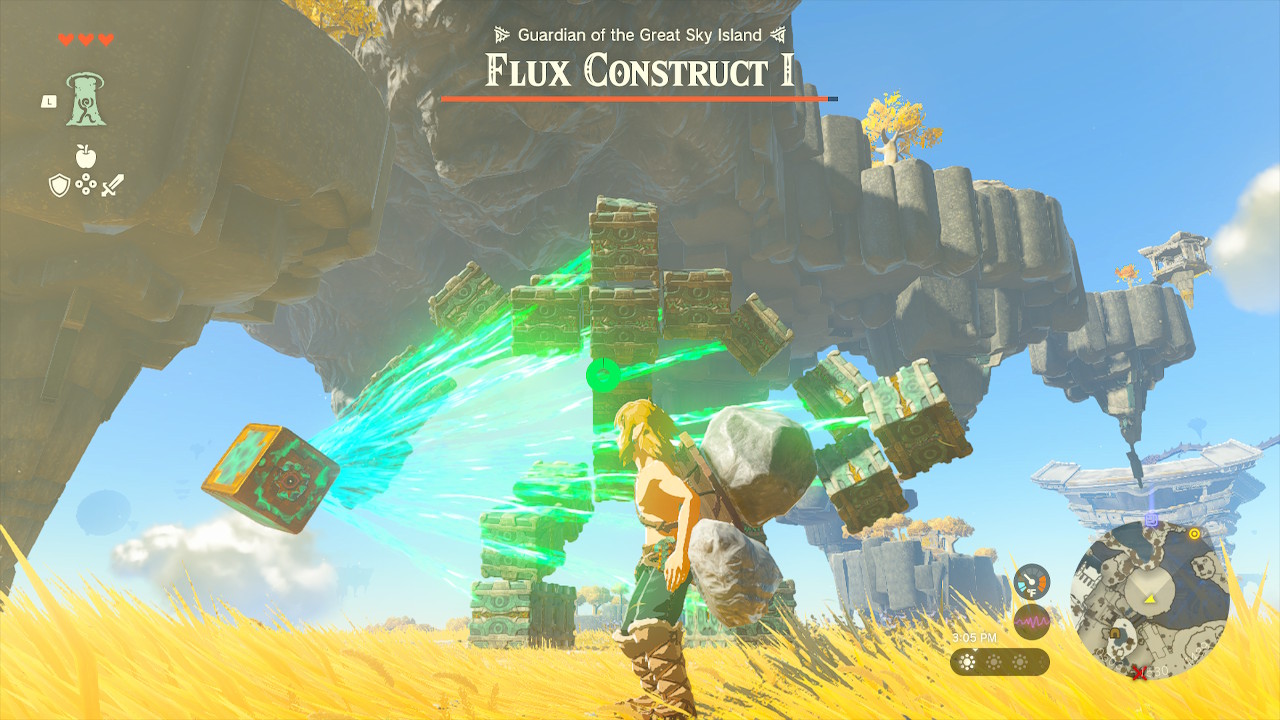The height and width of the screenshot is (720, 1280).
Task: Click the 3:05 PM time display
Action: coord(975,636)
